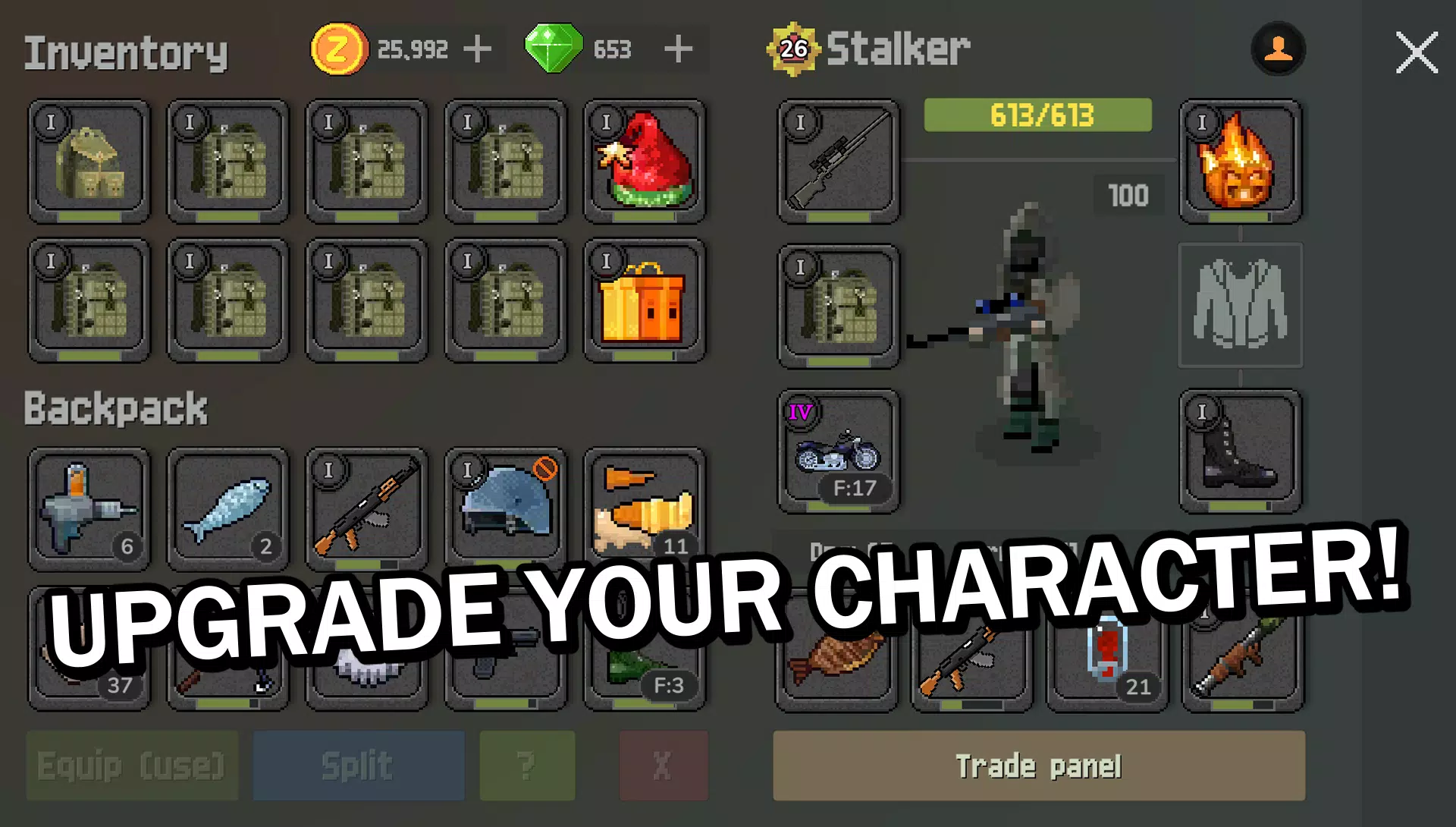Select the syringe stack of 6

[x=89, y=508]
